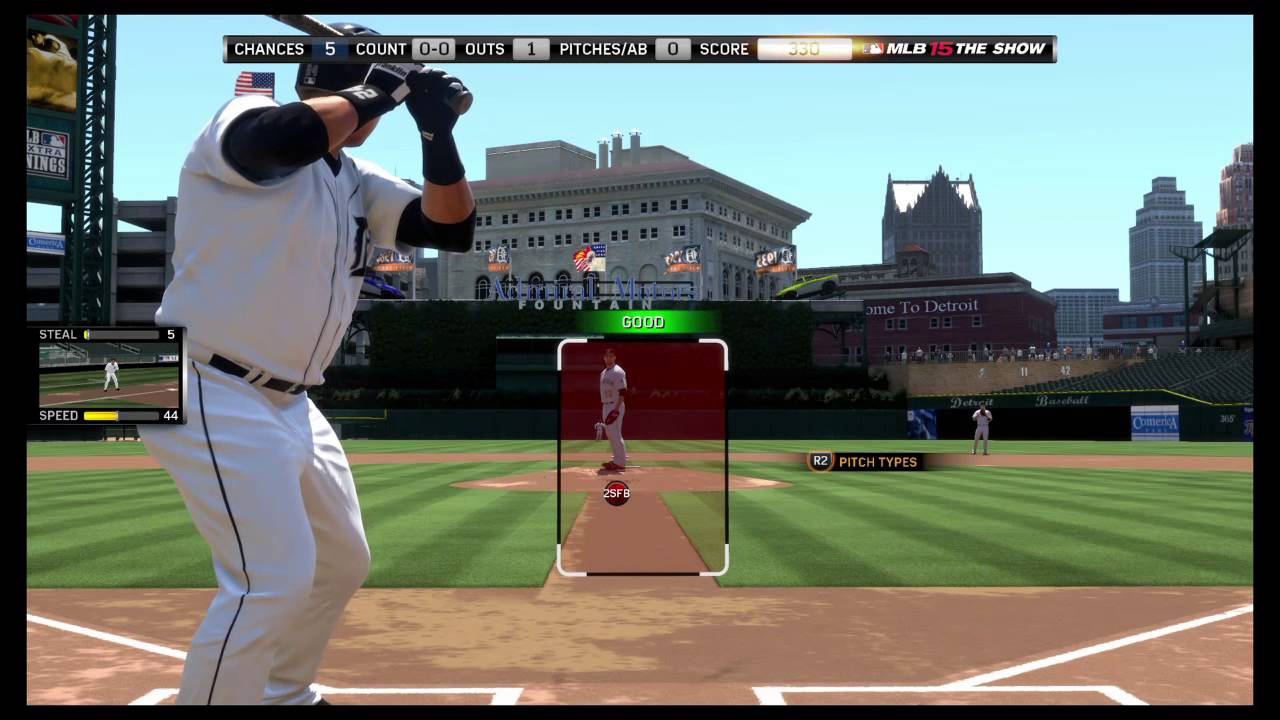The width and height of the screenshot is (1280, 720).
Task: Select the 2SFB pitch marker in the strike zone
Action: click(x=617, y=493)
